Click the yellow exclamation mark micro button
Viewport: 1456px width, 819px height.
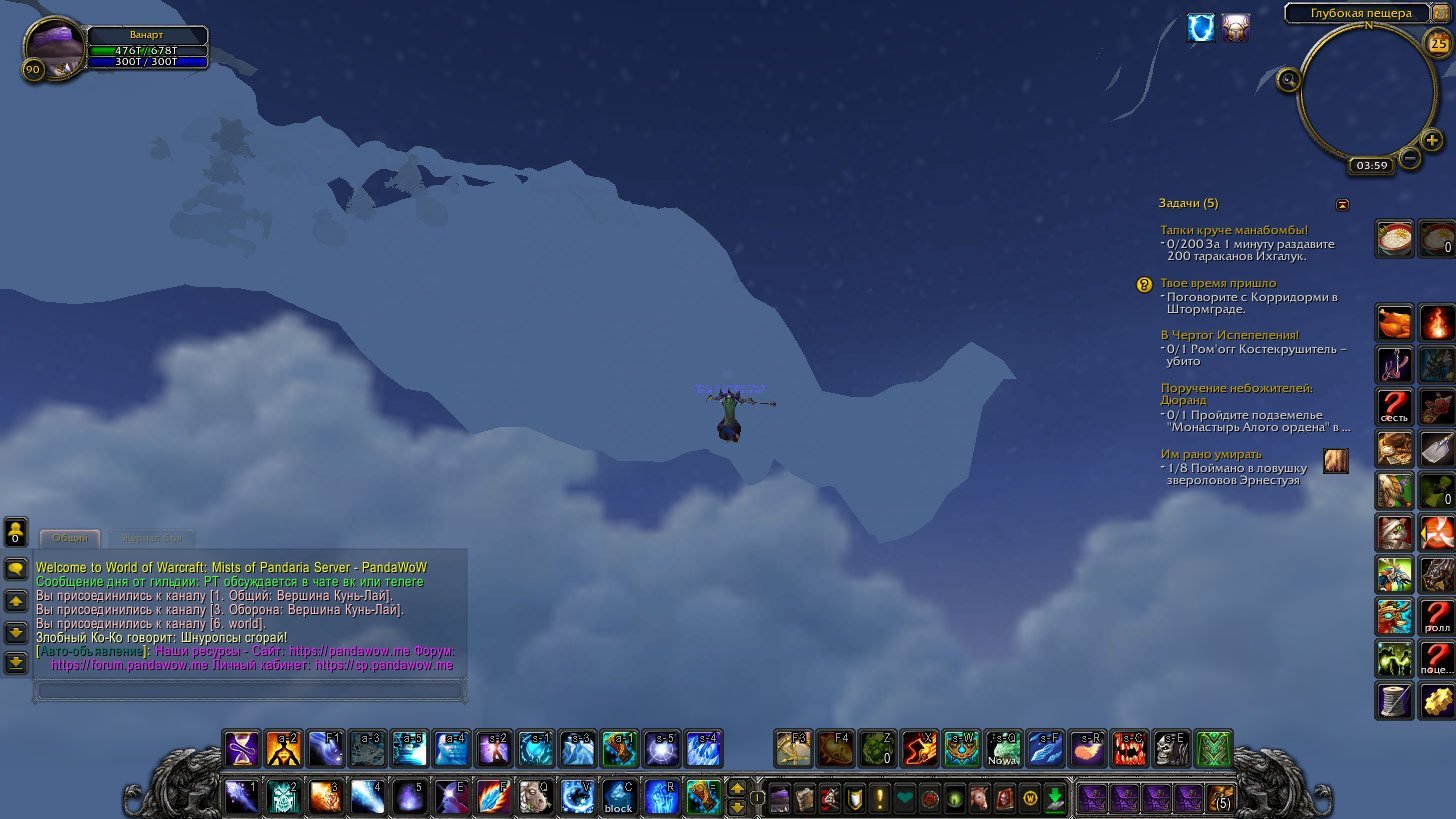click(x=880, y=799)
